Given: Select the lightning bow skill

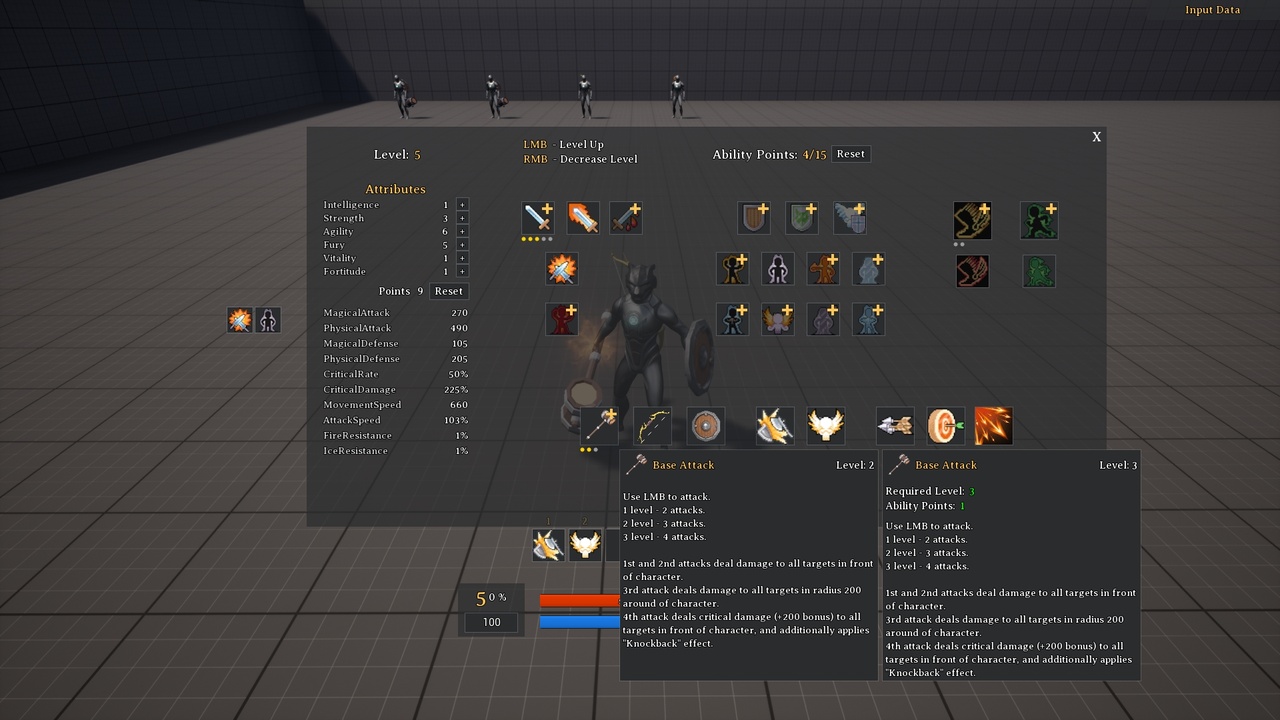Looking at the screenshot, I should [652, 426].
